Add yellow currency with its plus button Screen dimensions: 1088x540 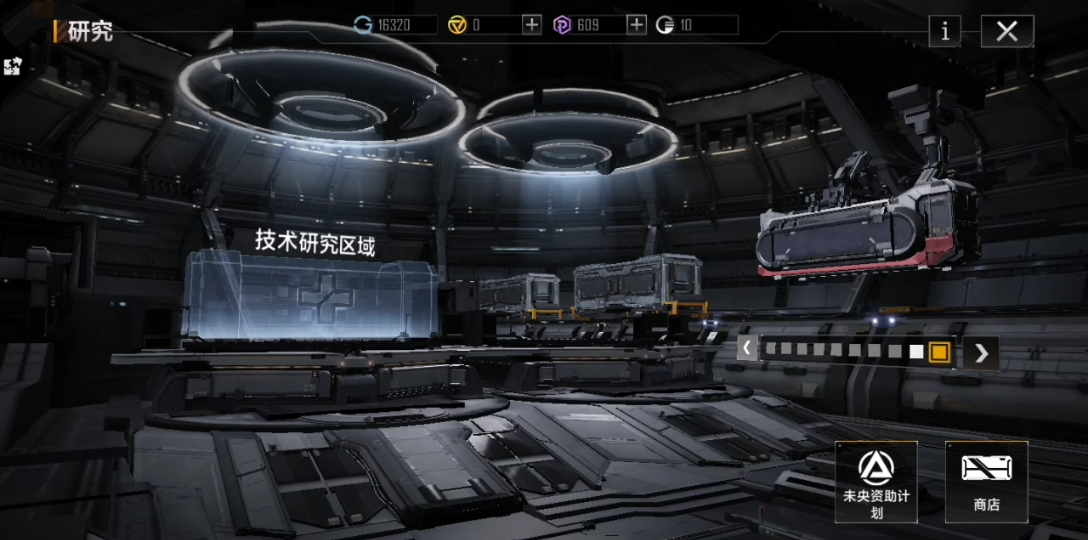point(532,25)
